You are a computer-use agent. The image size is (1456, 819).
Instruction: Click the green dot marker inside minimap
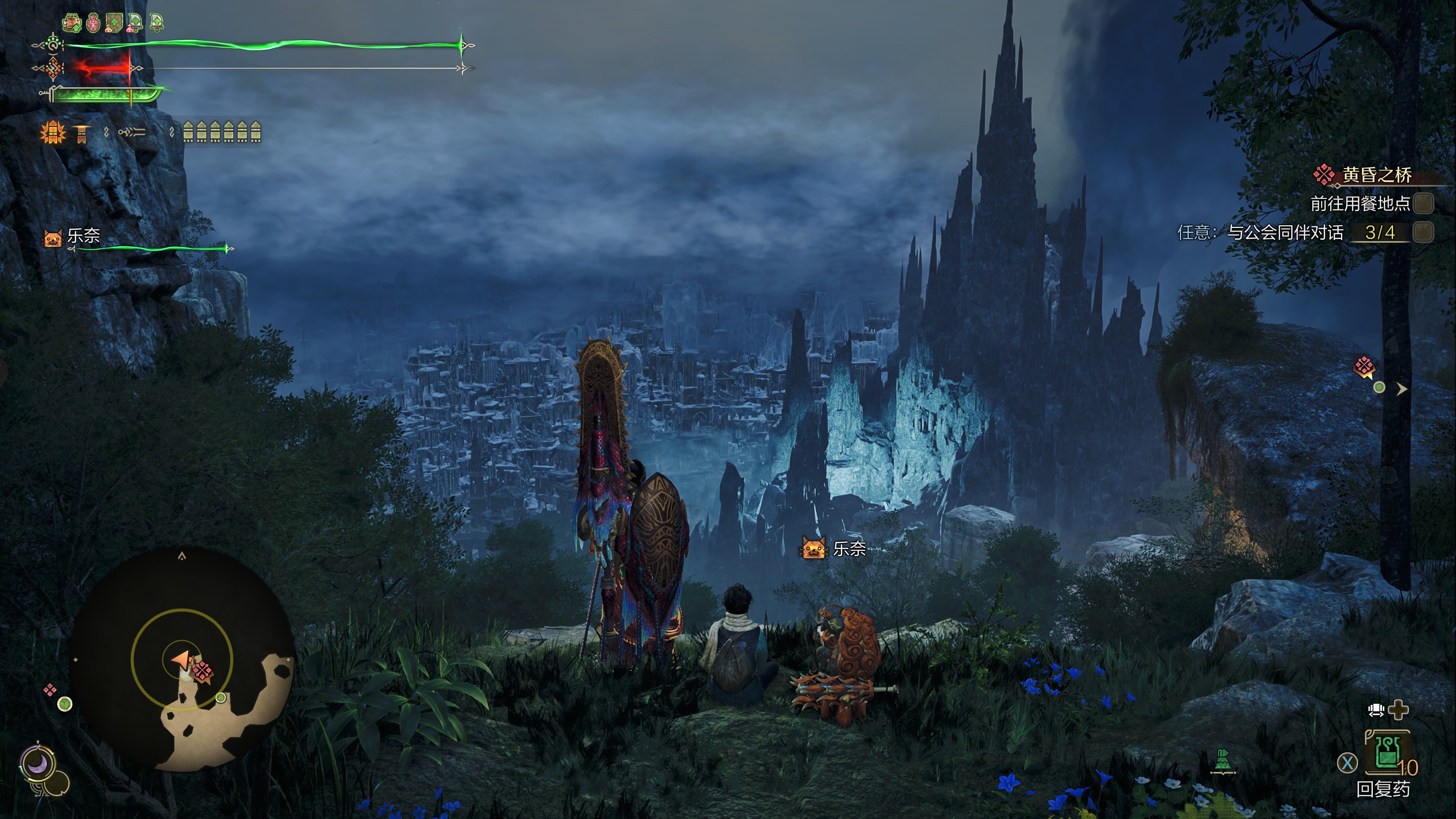(x=221, y=698)
